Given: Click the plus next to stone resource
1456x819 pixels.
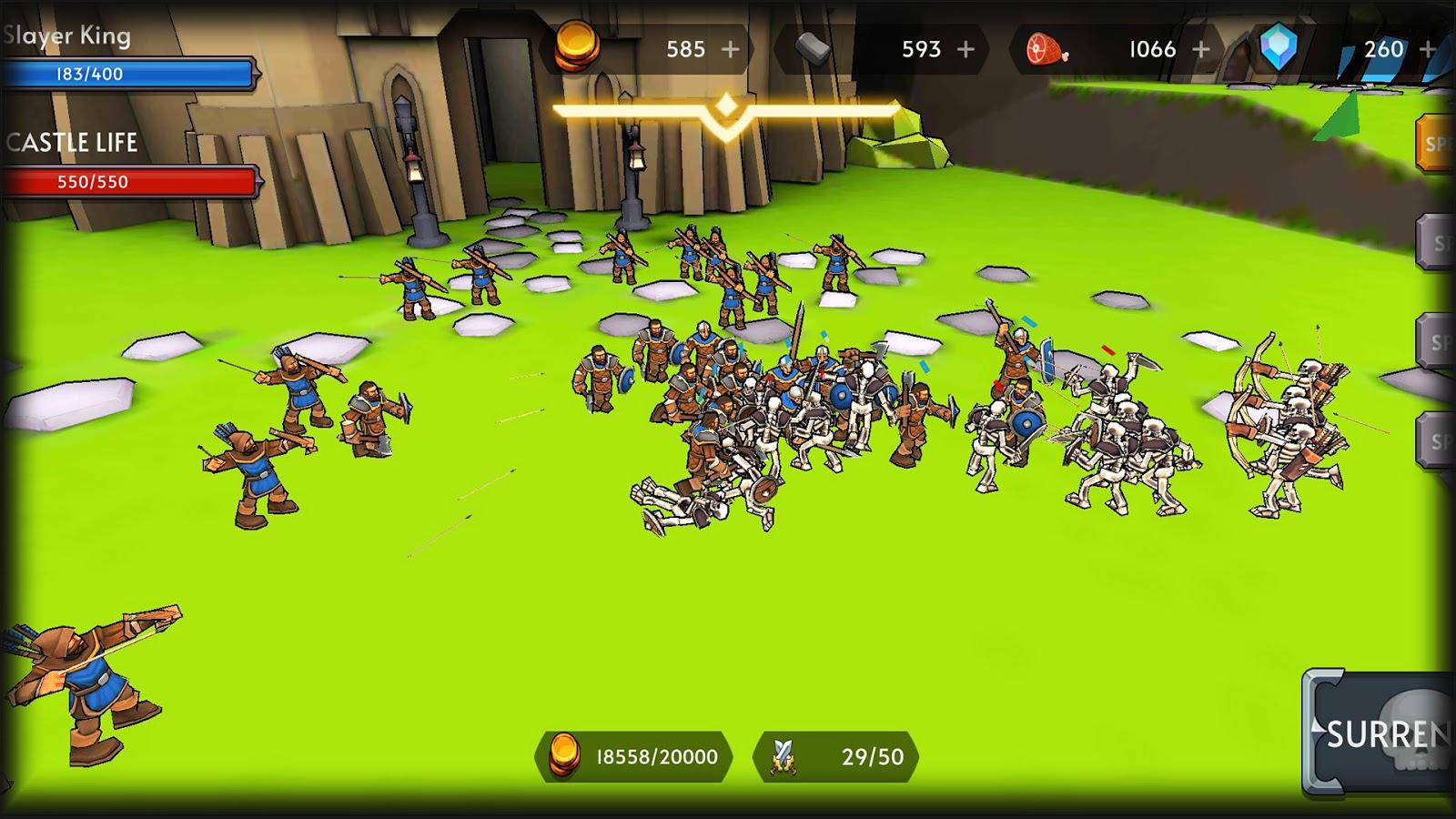Looking at the screenshot, I should tap(966, 49).
